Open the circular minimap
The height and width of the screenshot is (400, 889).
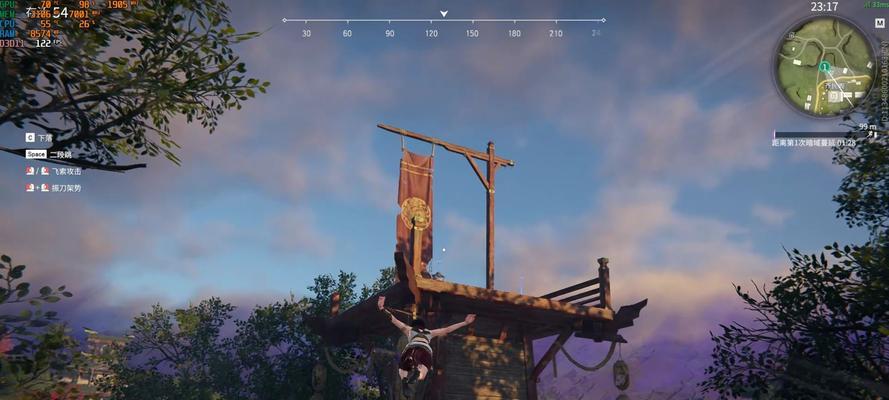(x=825, y=66)
